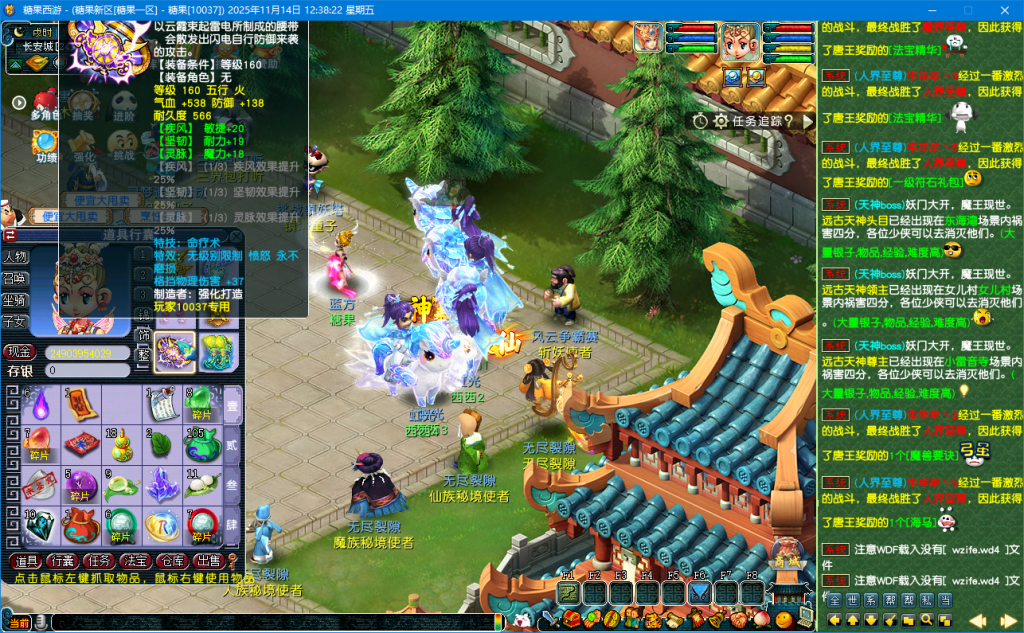Click the 出售 (sell) button
The width and height of the screenshot is (1024, 633).
[207, 561]
